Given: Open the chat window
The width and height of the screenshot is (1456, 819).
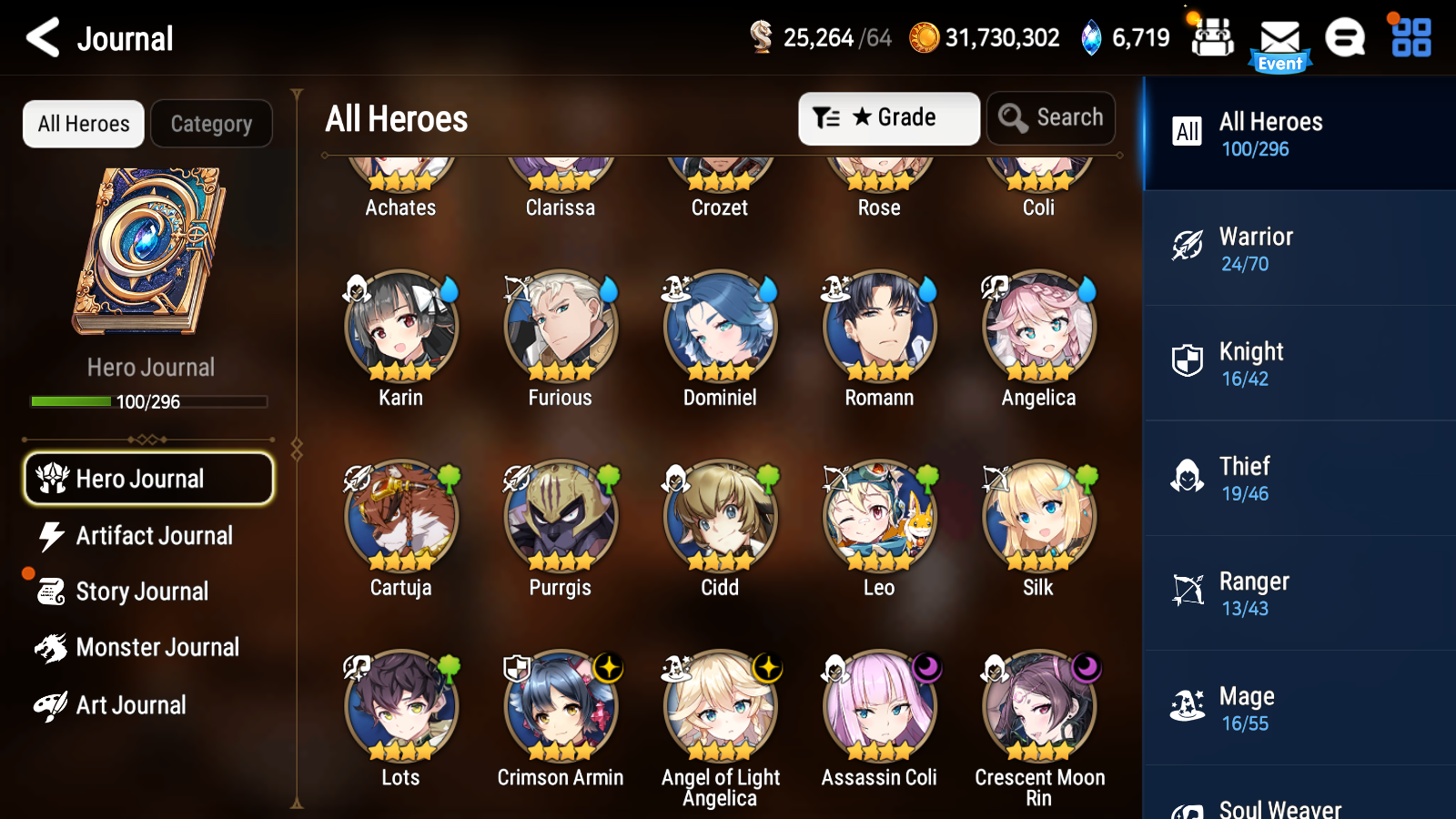Looking at the screenshot, I should [1344, 38].
